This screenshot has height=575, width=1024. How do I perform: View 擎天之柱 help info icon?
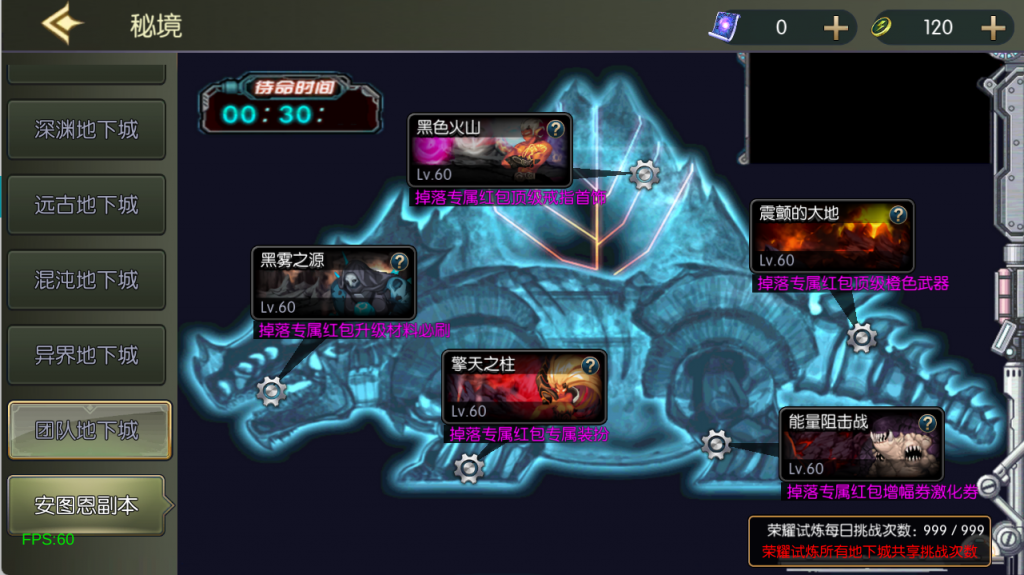[x=590, y=365]
